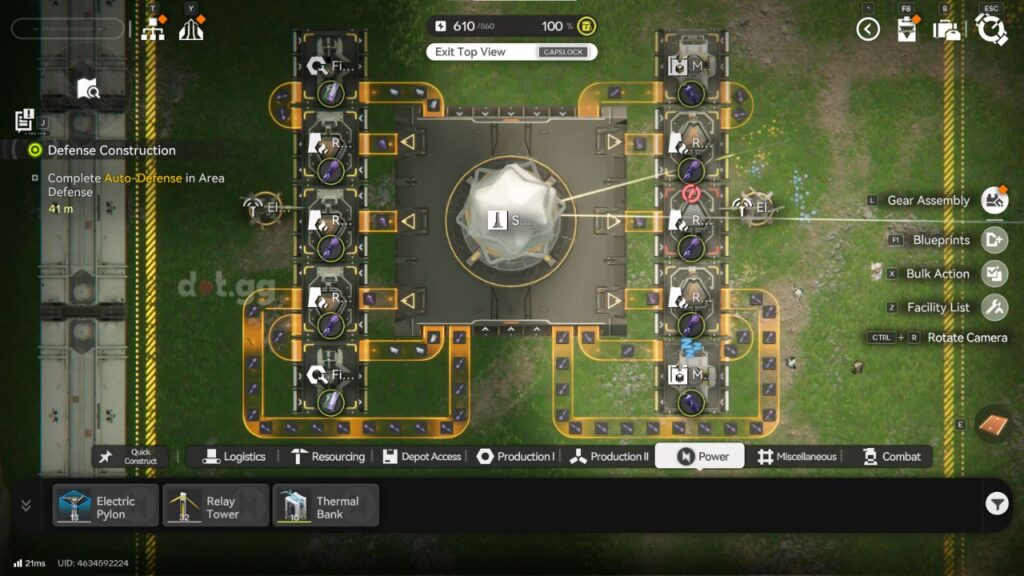Click the back arrow circle icon
The image size is (1024, 576).
click(x=868, y=30)
